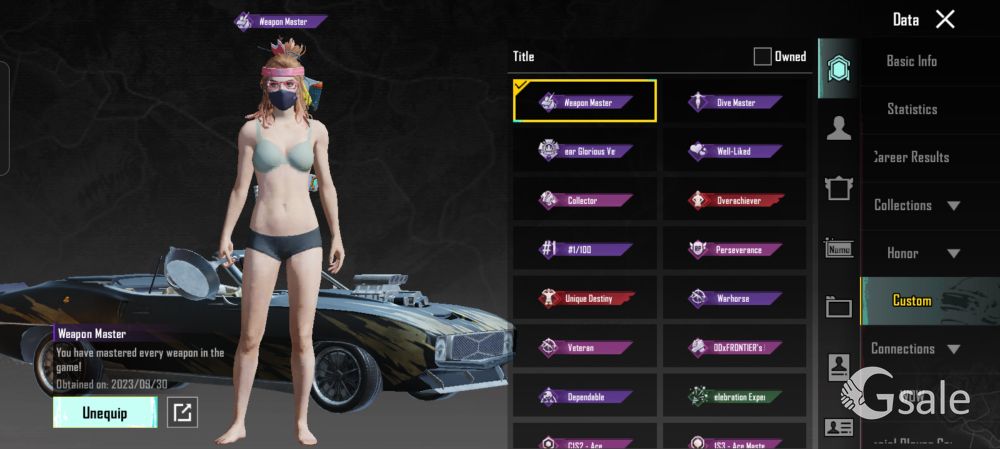Select the #1/100 title
Viewport: 1000px width, 449px height.
pyautogui.click(x=585, y=249)
